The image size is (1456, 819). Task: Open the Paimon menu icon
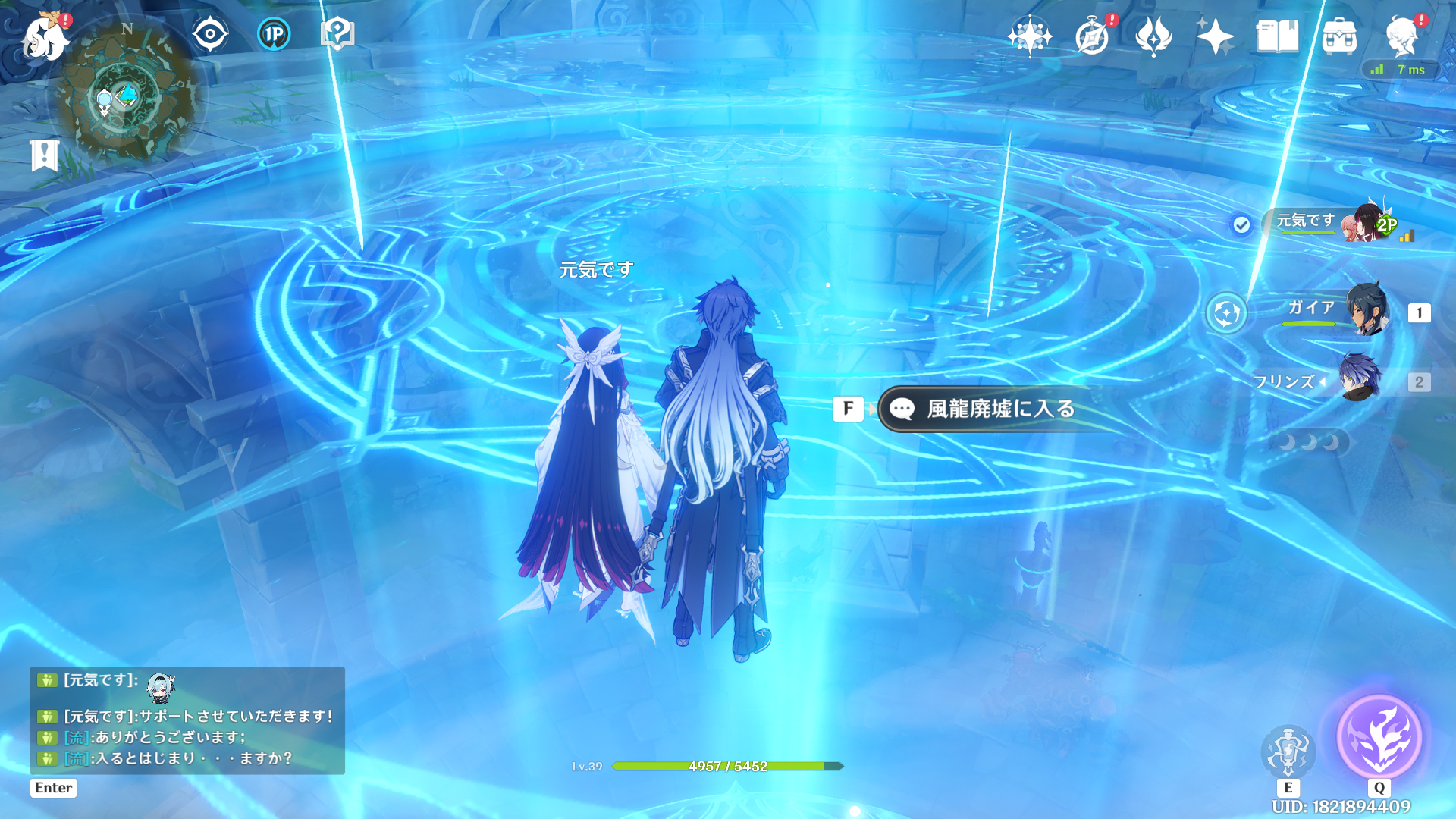[x=45, y=36]
